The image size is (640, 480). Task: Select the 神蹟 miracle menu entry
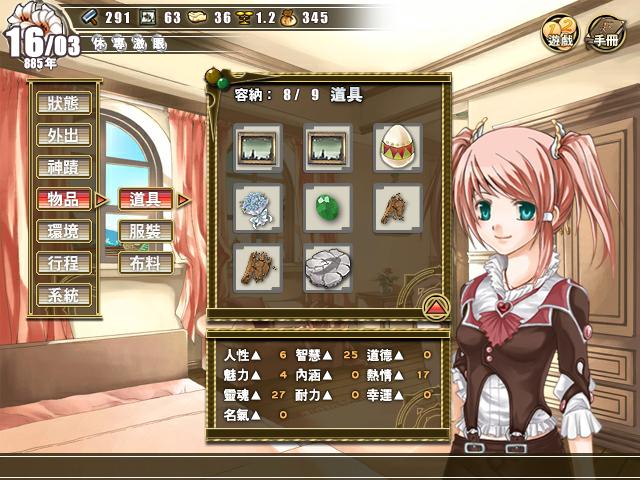pos(64,167)
